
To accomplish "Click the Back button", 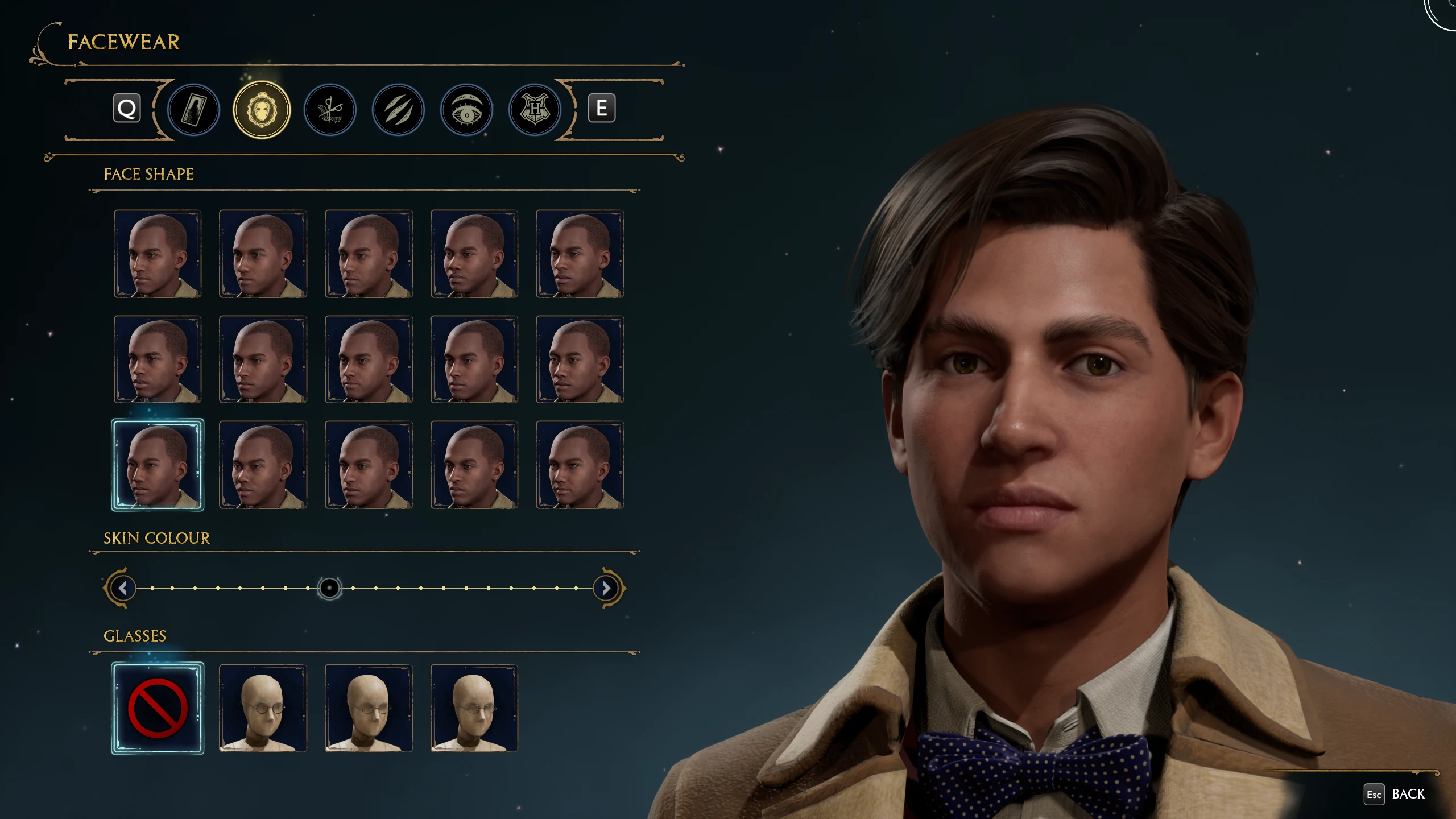I will pyautogui.click(x=1396, y=794).
